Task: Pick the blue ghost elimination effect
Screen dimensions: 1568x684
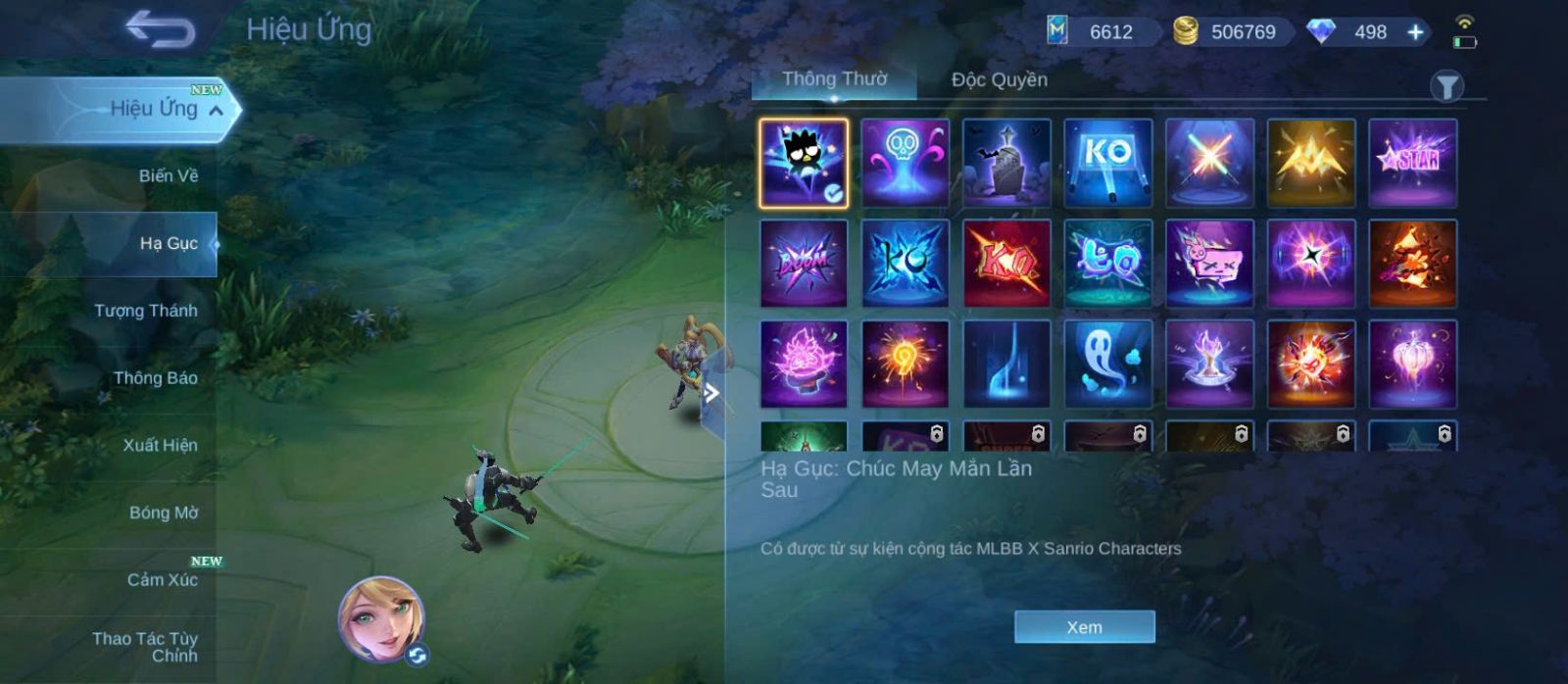Action: point(1107,364)
